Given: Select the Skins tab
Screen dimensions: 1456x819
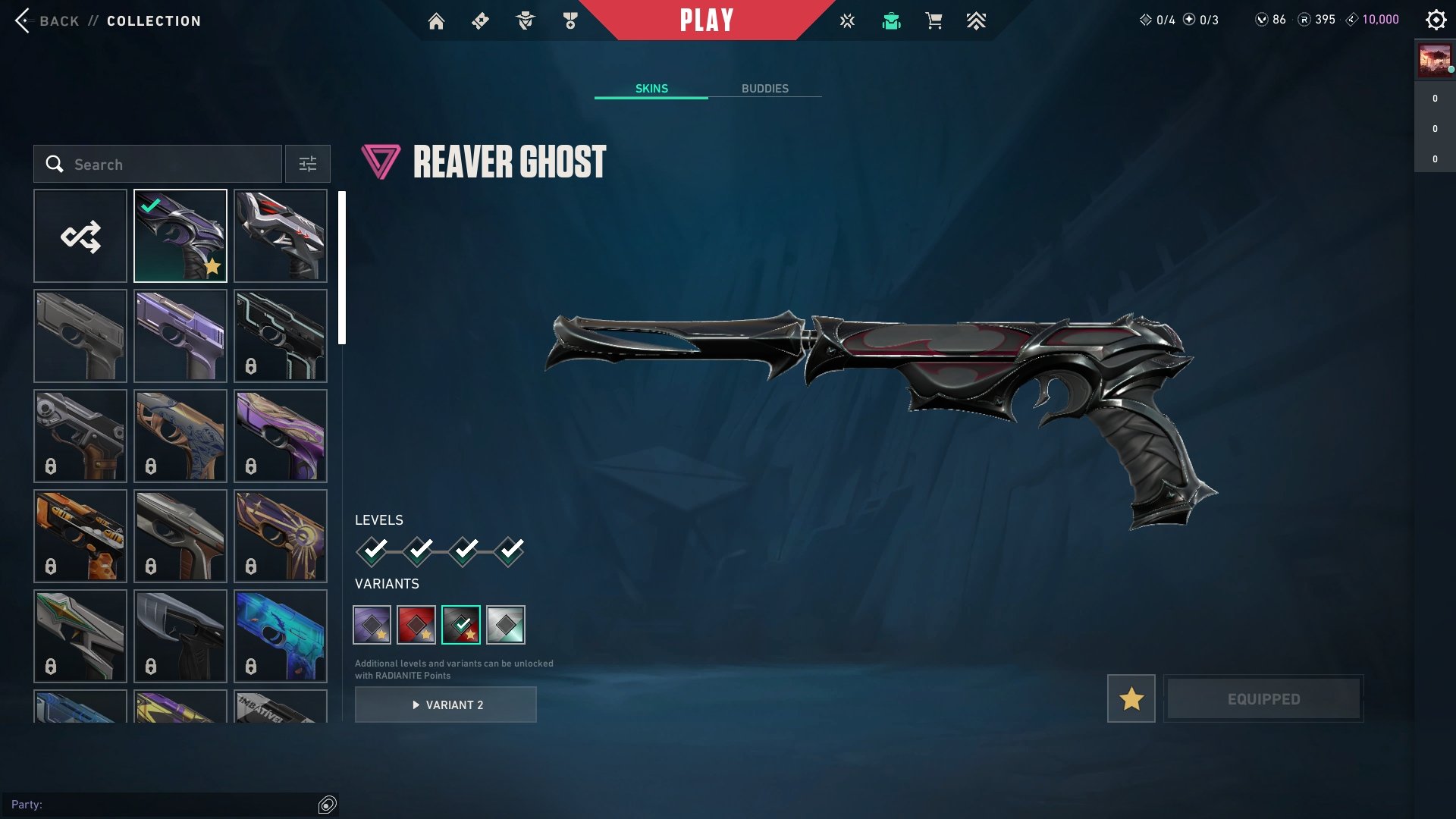Looking at the screenshot, I should click(651, 89).
